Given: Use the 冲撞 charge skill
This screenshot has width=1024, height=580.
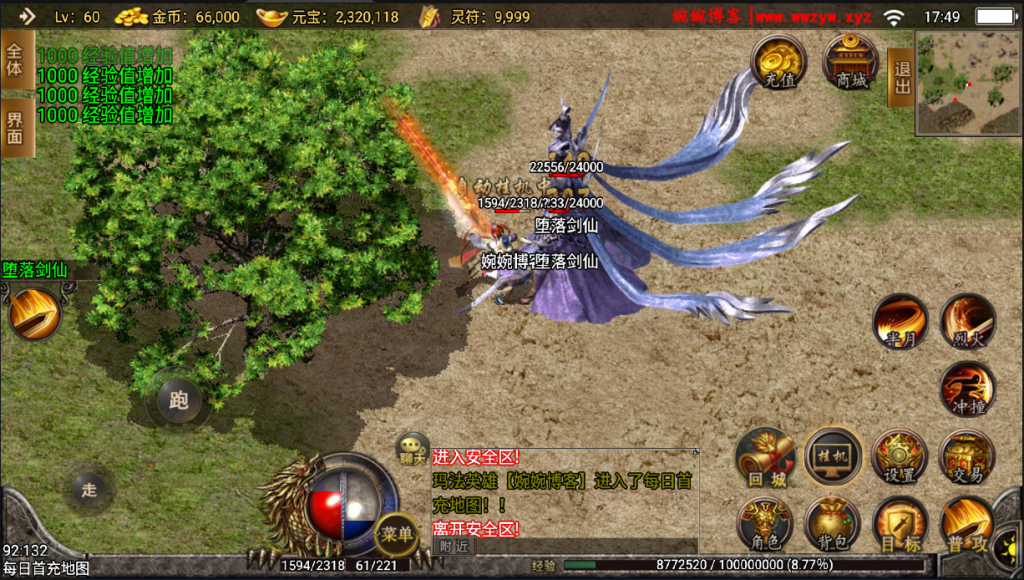Looking at the screenshot, I should [x=967, y=389].
